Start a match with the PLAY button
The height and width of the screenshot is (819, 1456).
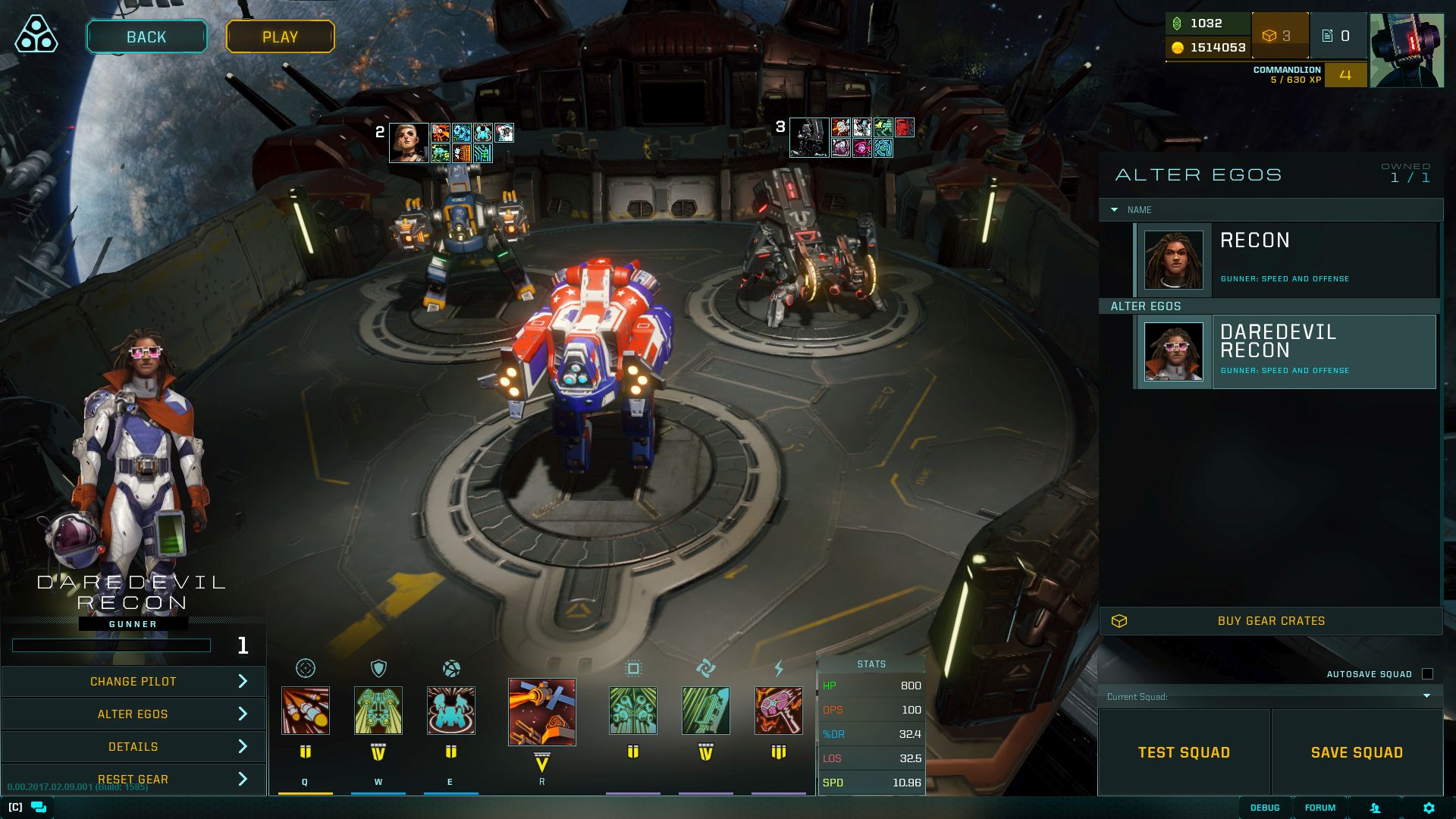click(280, 36)
